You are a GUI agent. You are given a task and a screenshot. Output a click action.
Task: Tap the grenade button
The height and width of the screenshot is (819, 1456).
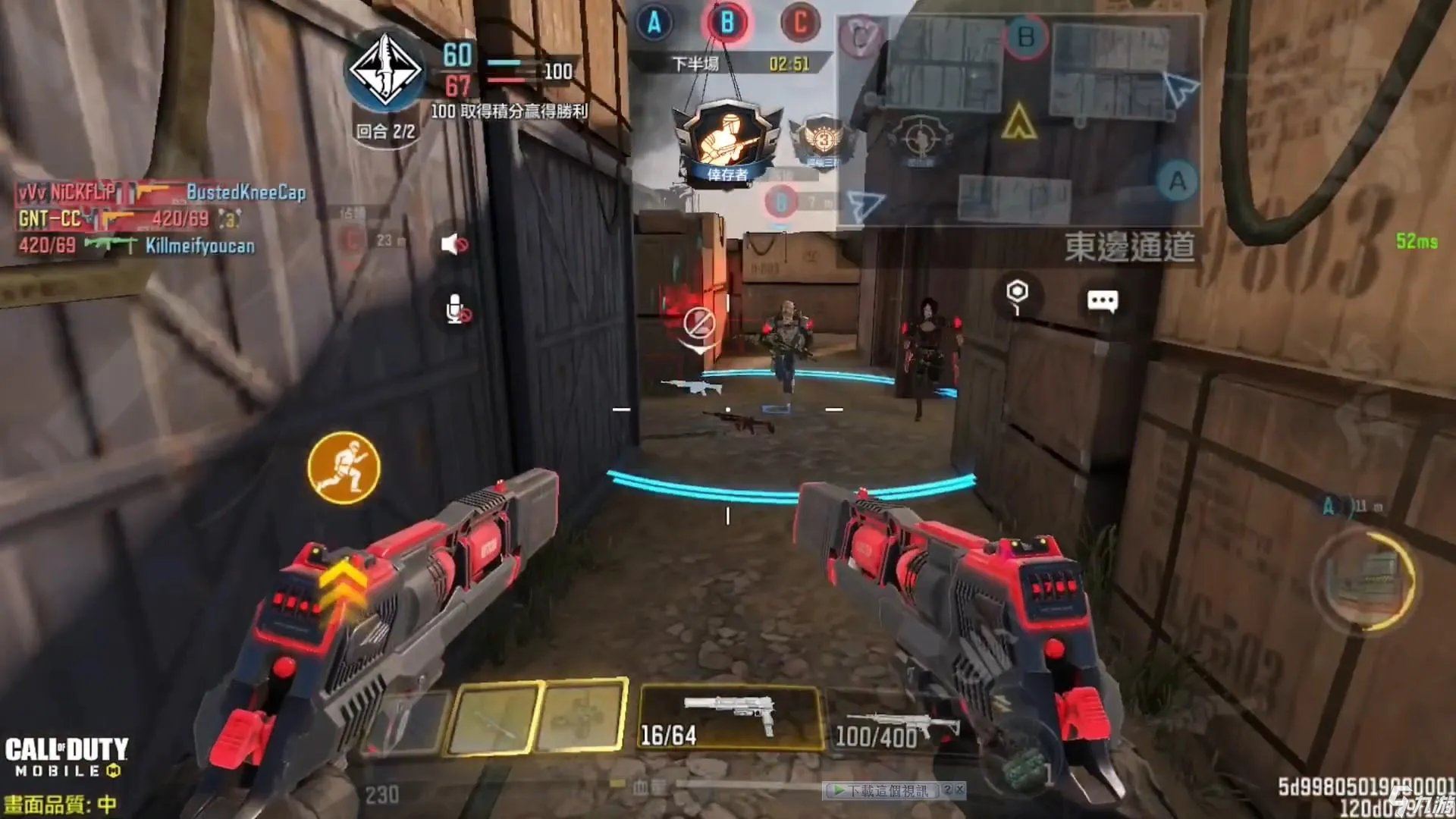pos(1018,766)
